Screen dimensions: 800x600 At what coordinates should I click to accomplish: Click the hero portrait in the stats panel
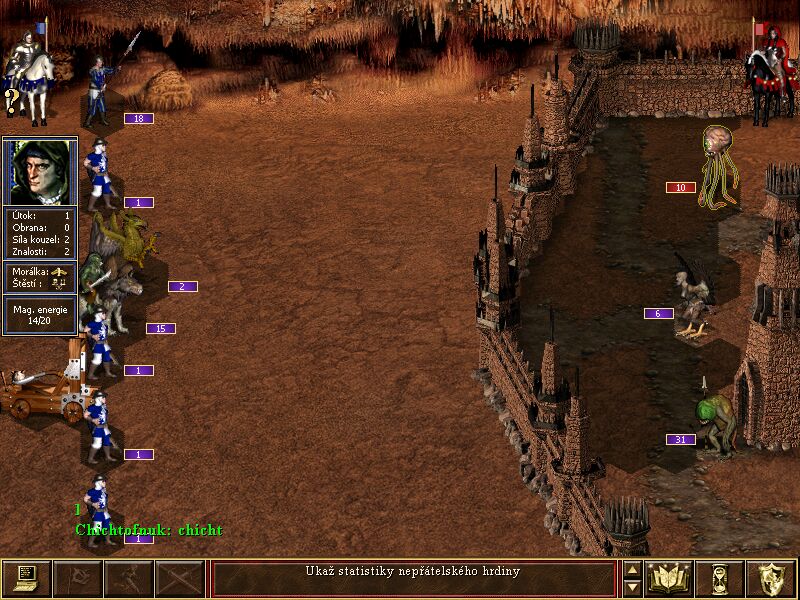(x=40, y=171)
